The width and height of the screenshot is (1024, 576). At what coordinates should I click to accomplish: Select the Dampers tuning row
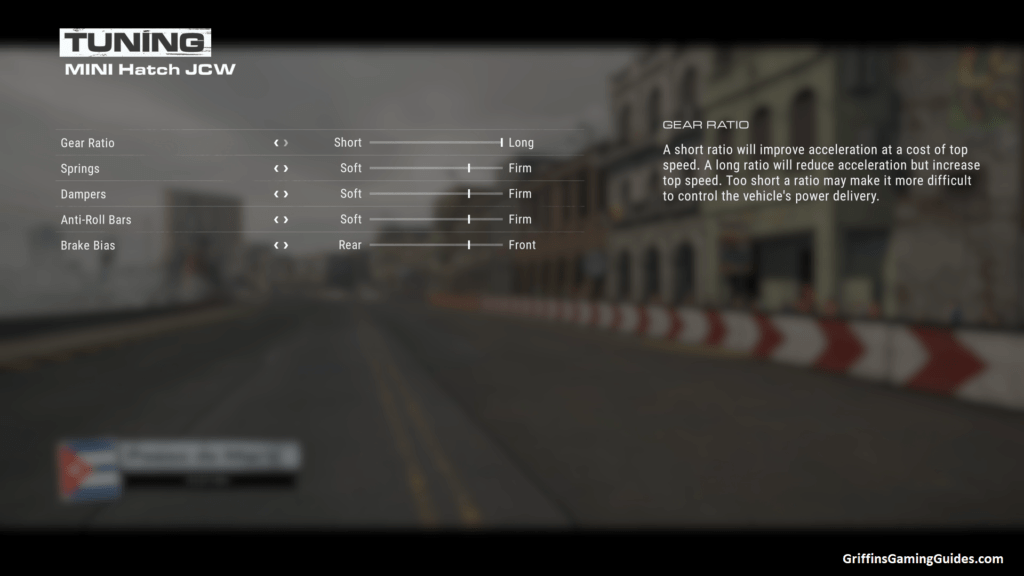tap(83, 194)
